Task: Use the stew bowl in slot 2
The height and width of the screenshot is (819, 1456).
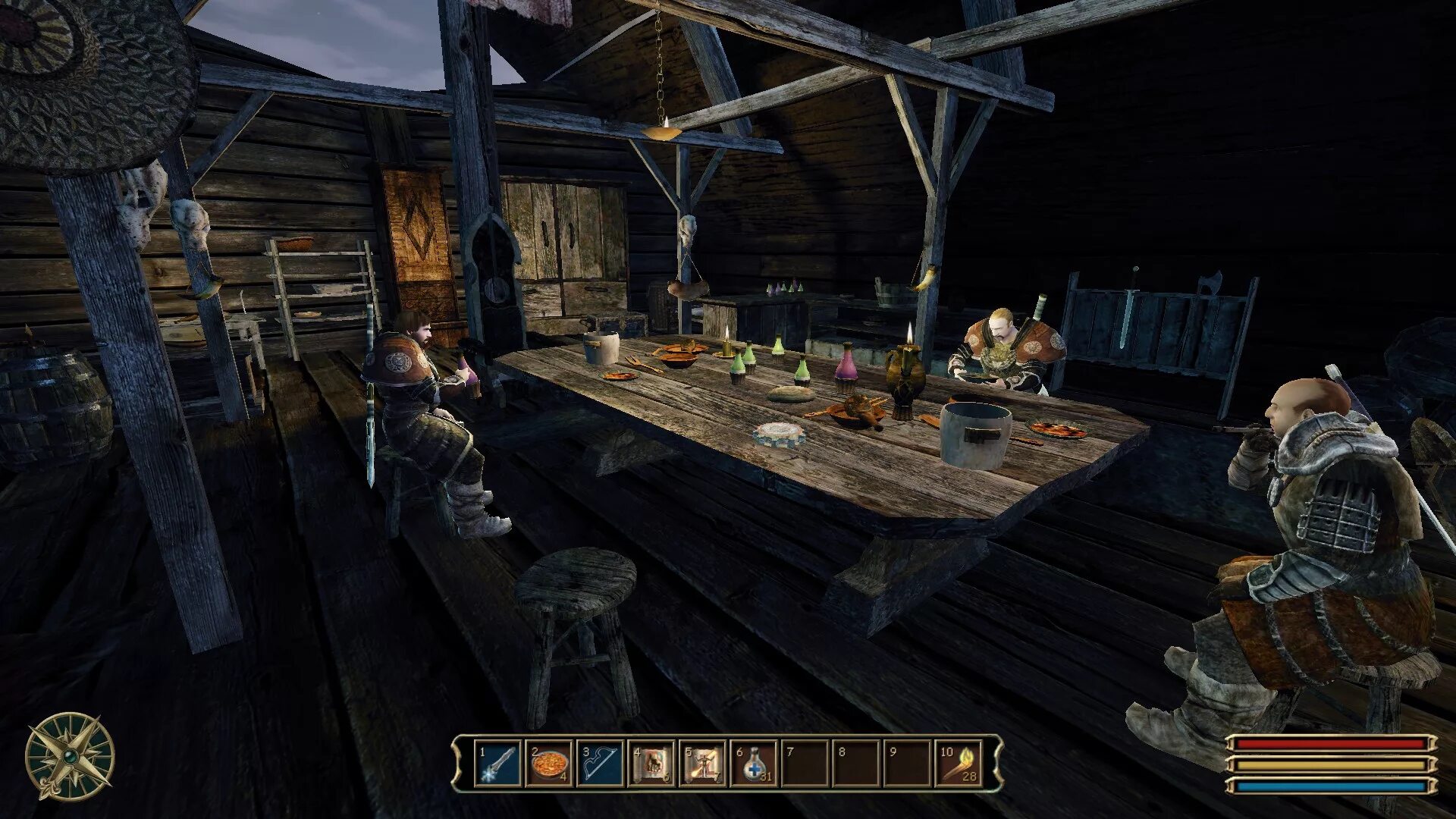Action: point(549,764)
